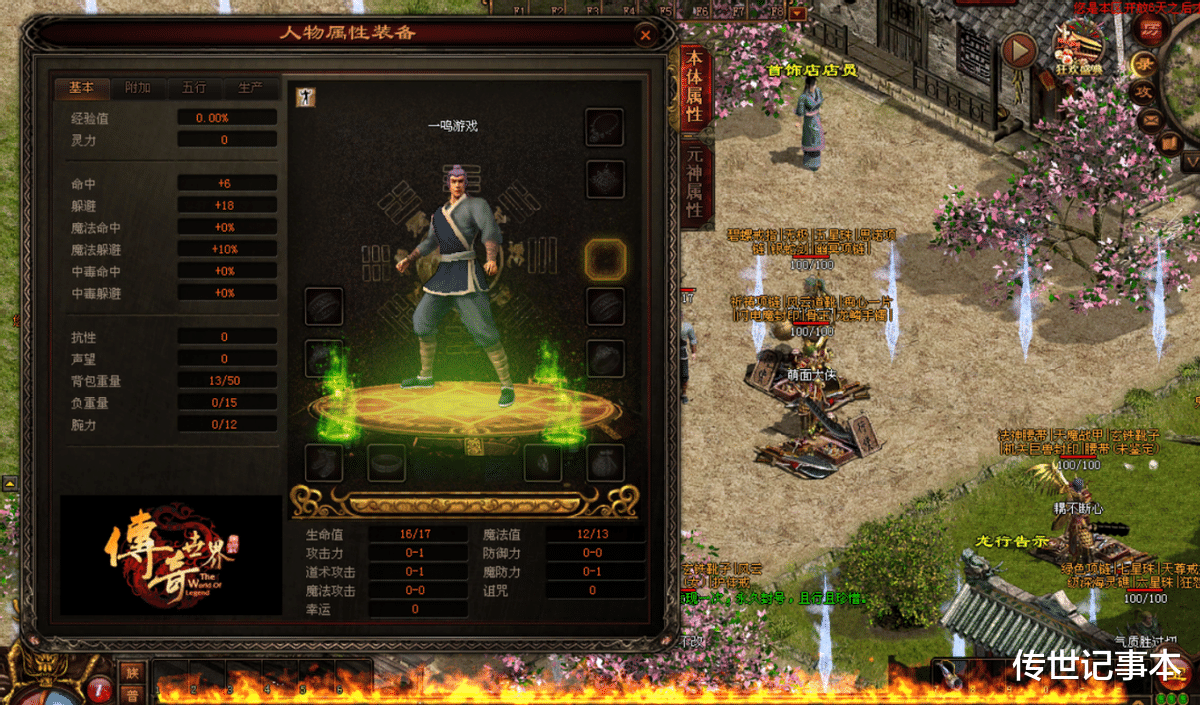This screenshot has height=705, width=1200.
Task: Open the 附加 stats tab
Action: point(138,88)
